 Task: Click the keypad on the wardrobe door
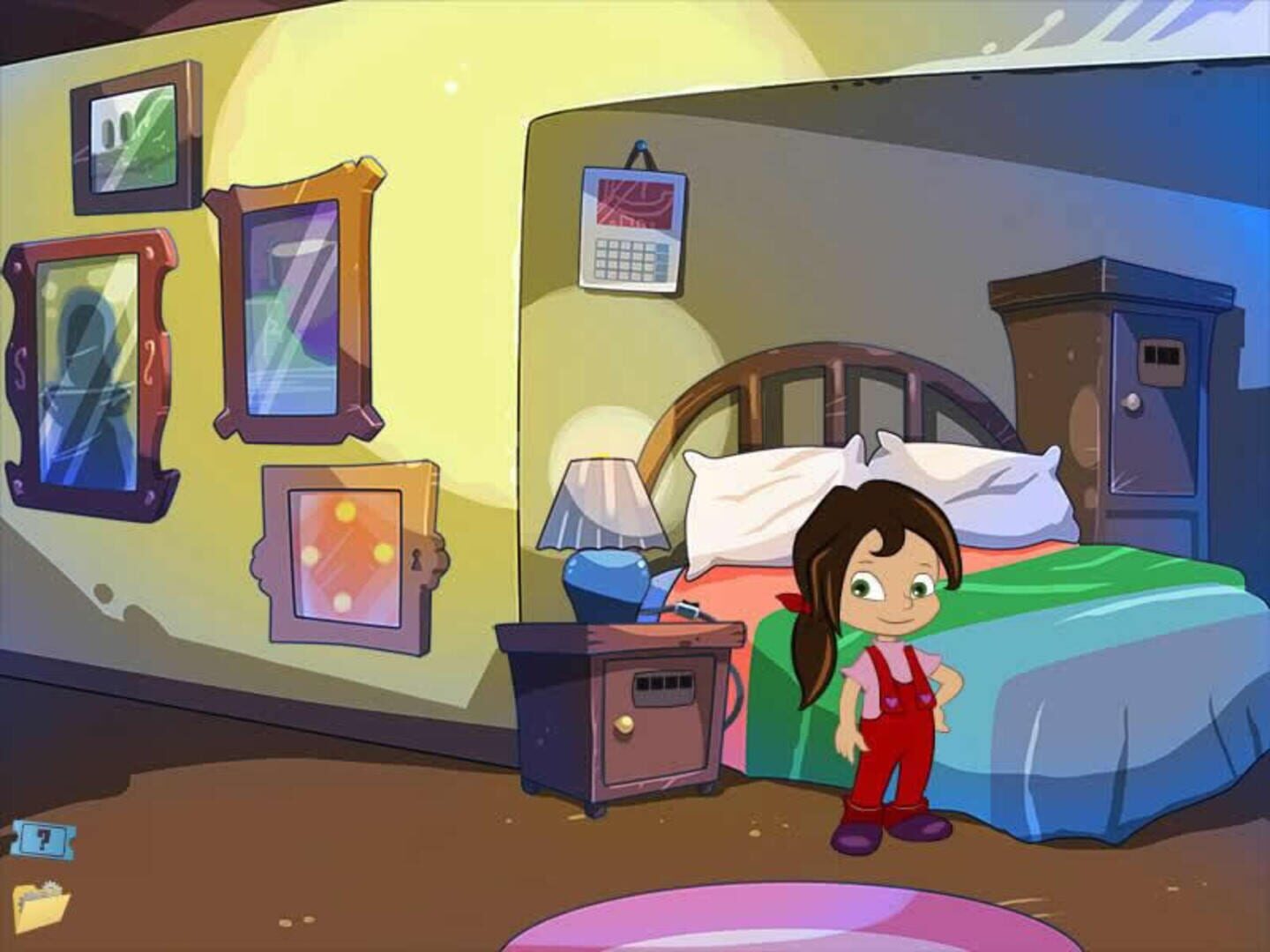(1164, 357)
